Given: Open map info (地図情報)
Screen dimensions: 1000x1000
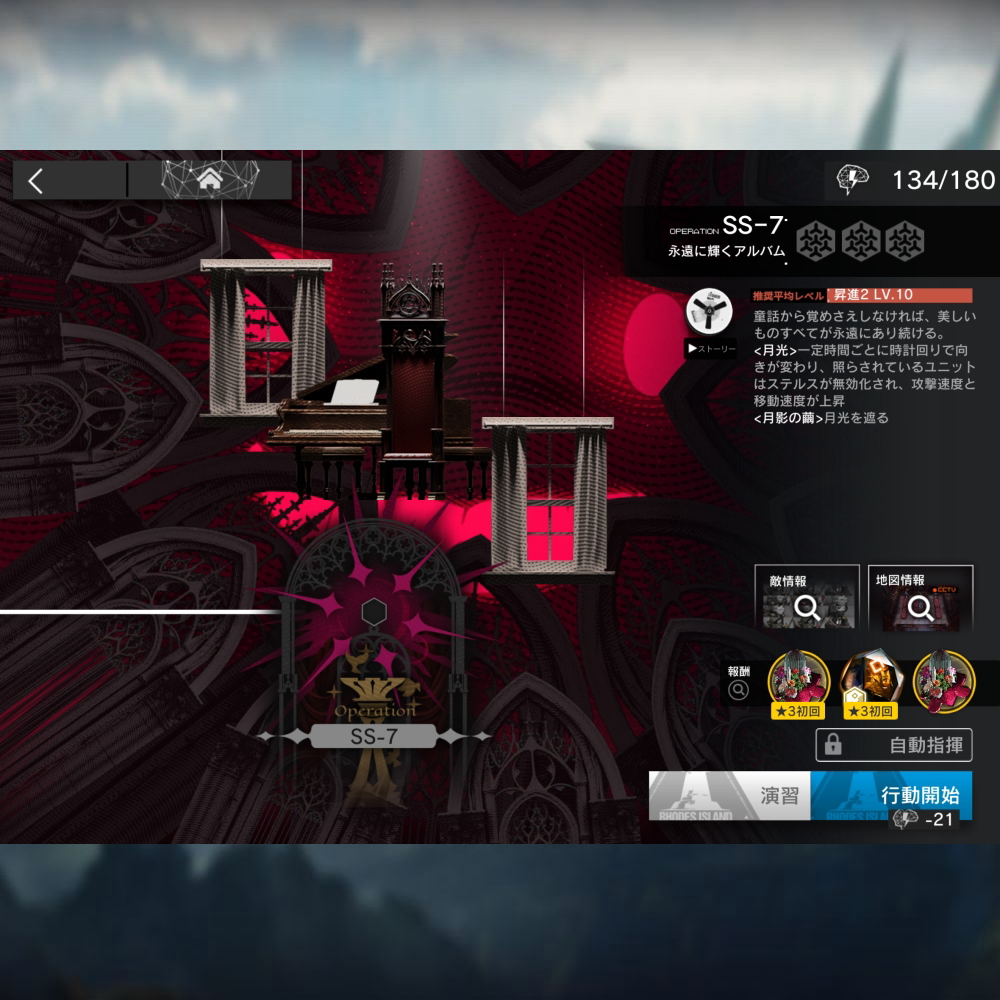Looking at the screenshot, I should tap(920, 597).
